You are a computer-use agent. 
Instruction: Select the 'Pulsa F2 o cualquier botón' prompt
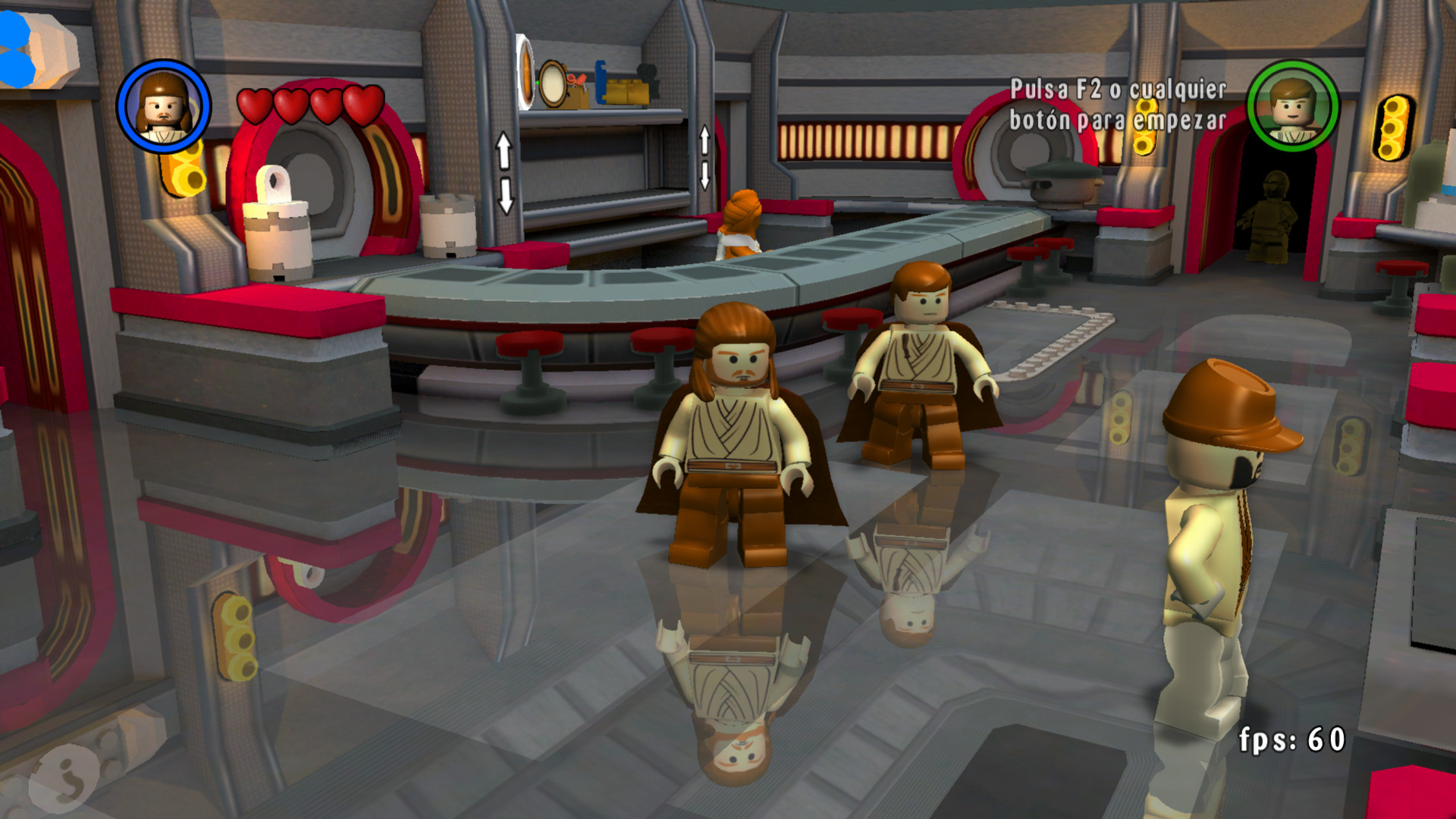point(1119,106)
